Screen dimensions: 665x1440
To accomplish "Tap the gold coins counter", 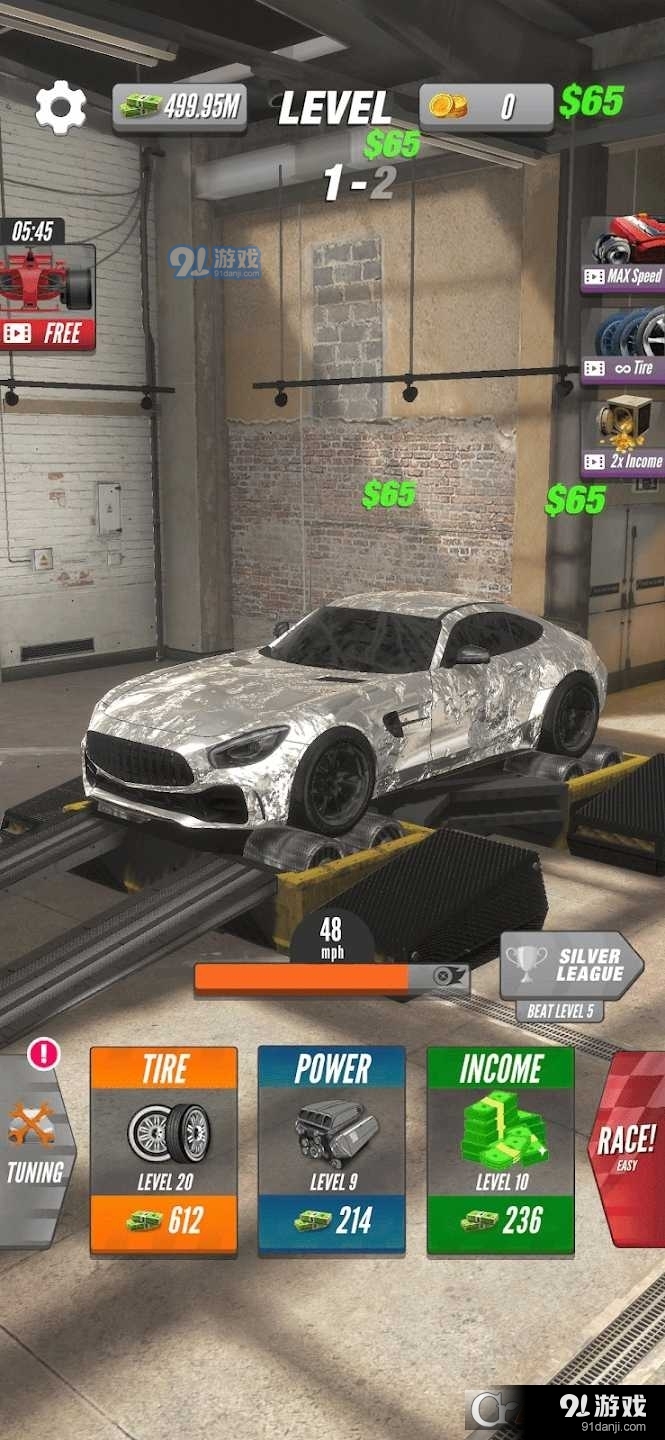I will pos(485,106).
